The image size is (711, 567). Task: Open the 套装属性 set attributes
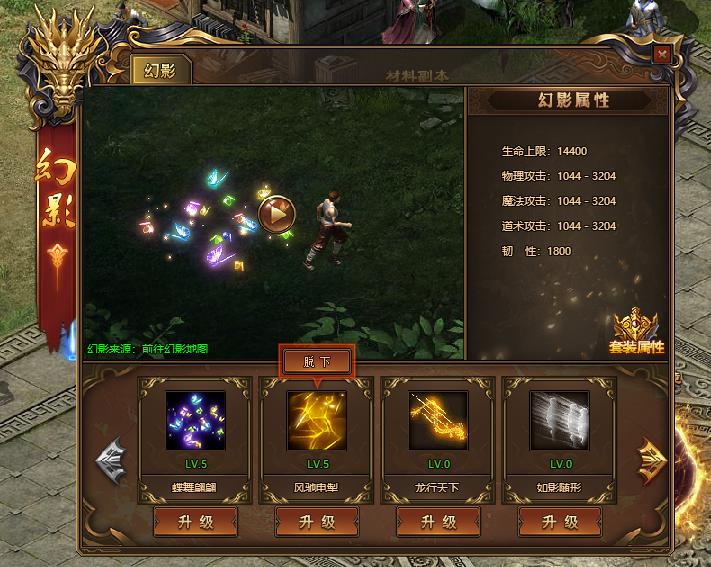click(636, 332)
